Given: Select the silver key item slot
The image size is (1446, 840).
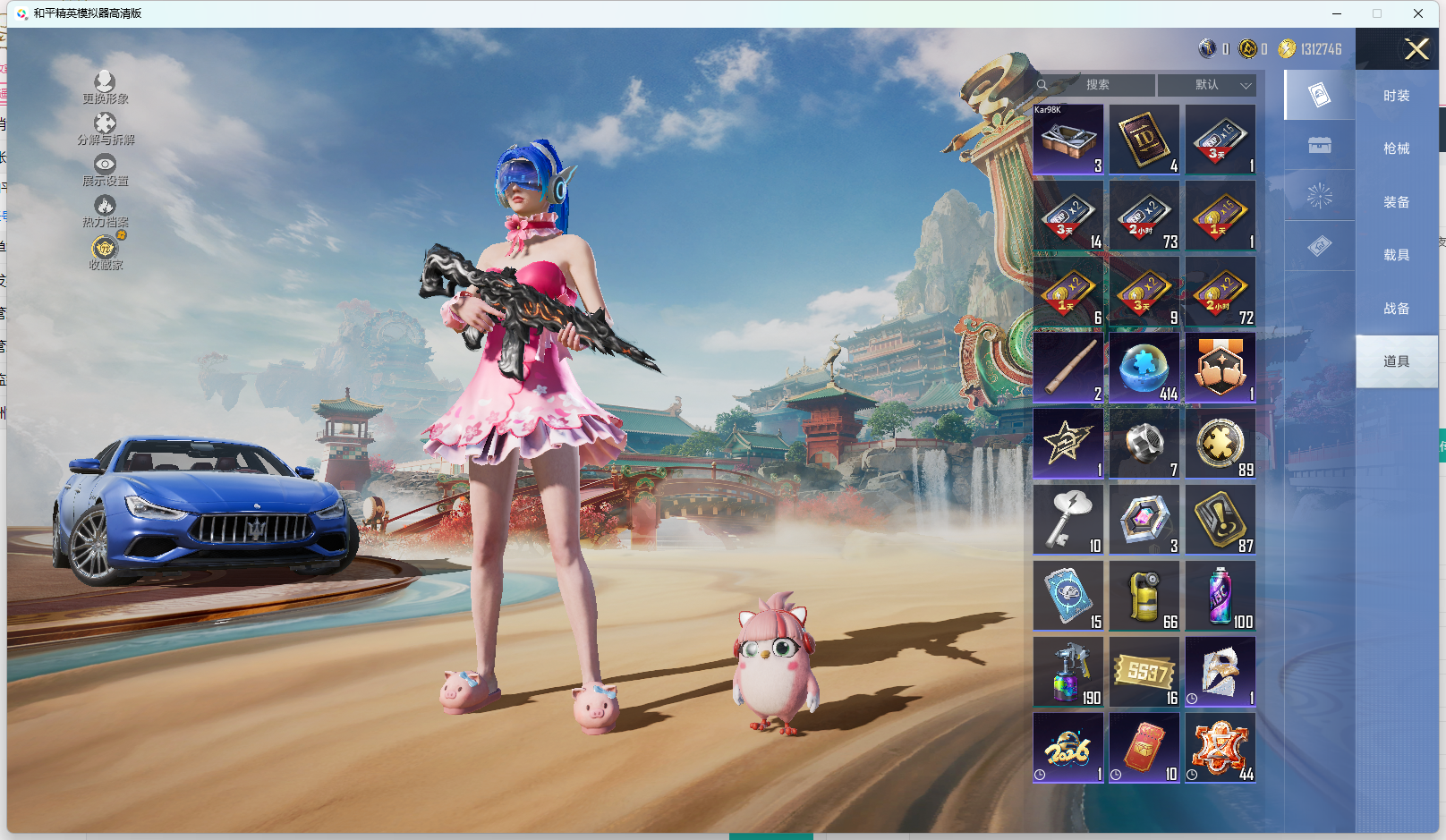Looking at the screenshot, I should pos(1068,520).
